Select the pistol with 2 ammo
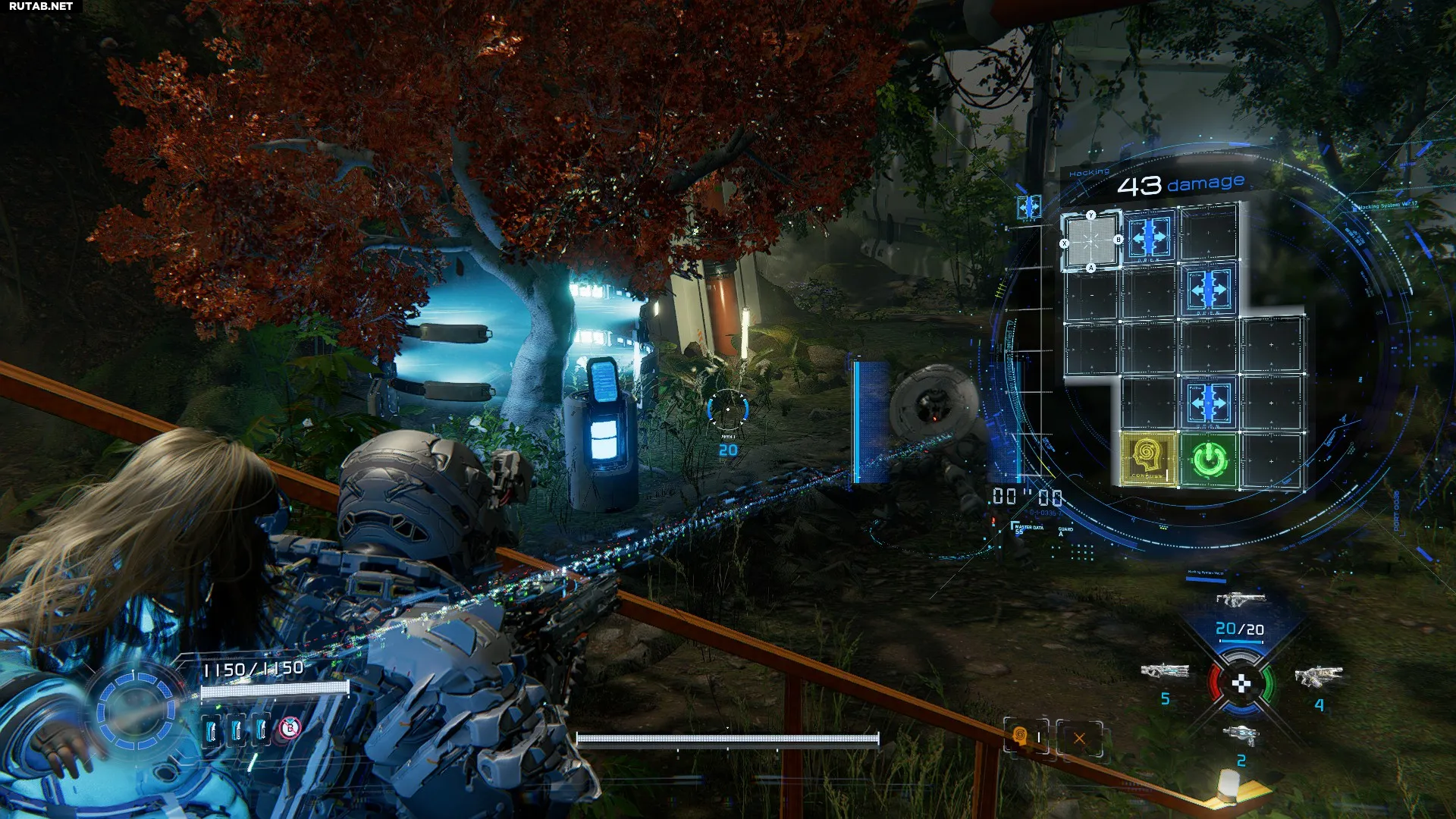1456x819 pixels. pyautogui.click(x=1241, y=734)
